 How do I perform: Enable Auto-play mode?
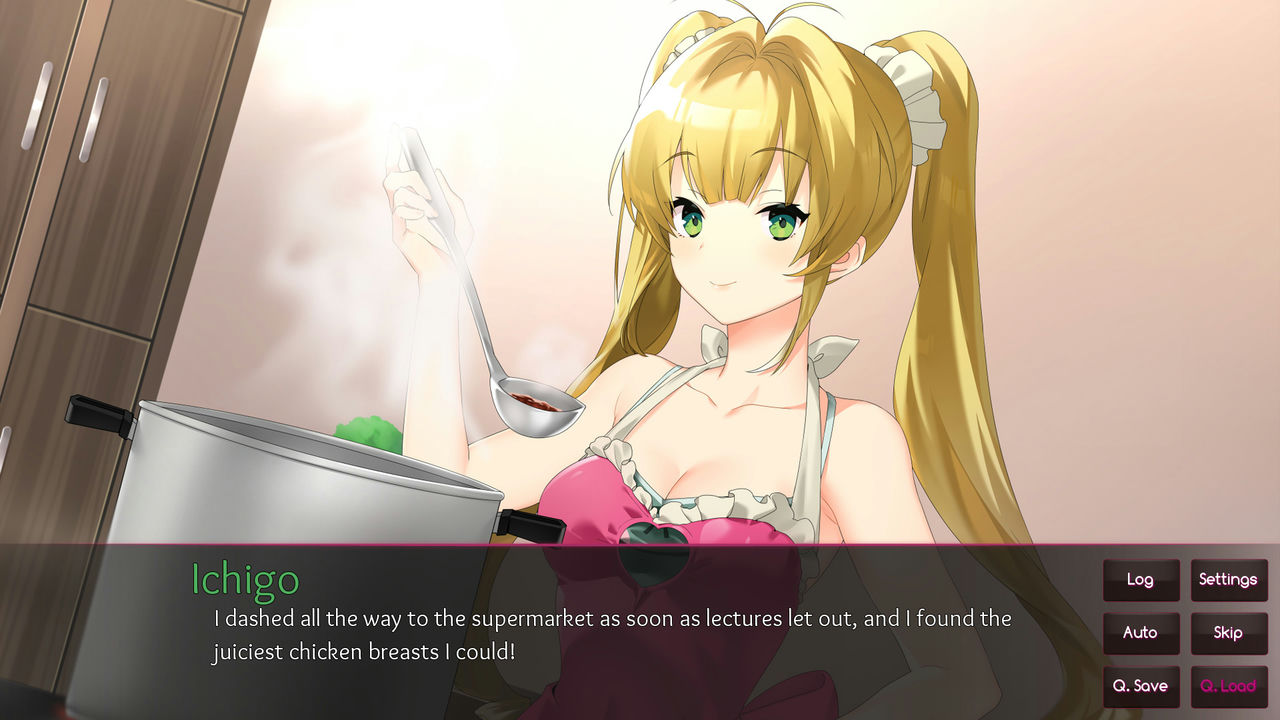pyautogui.click(x=1141, y=633)
